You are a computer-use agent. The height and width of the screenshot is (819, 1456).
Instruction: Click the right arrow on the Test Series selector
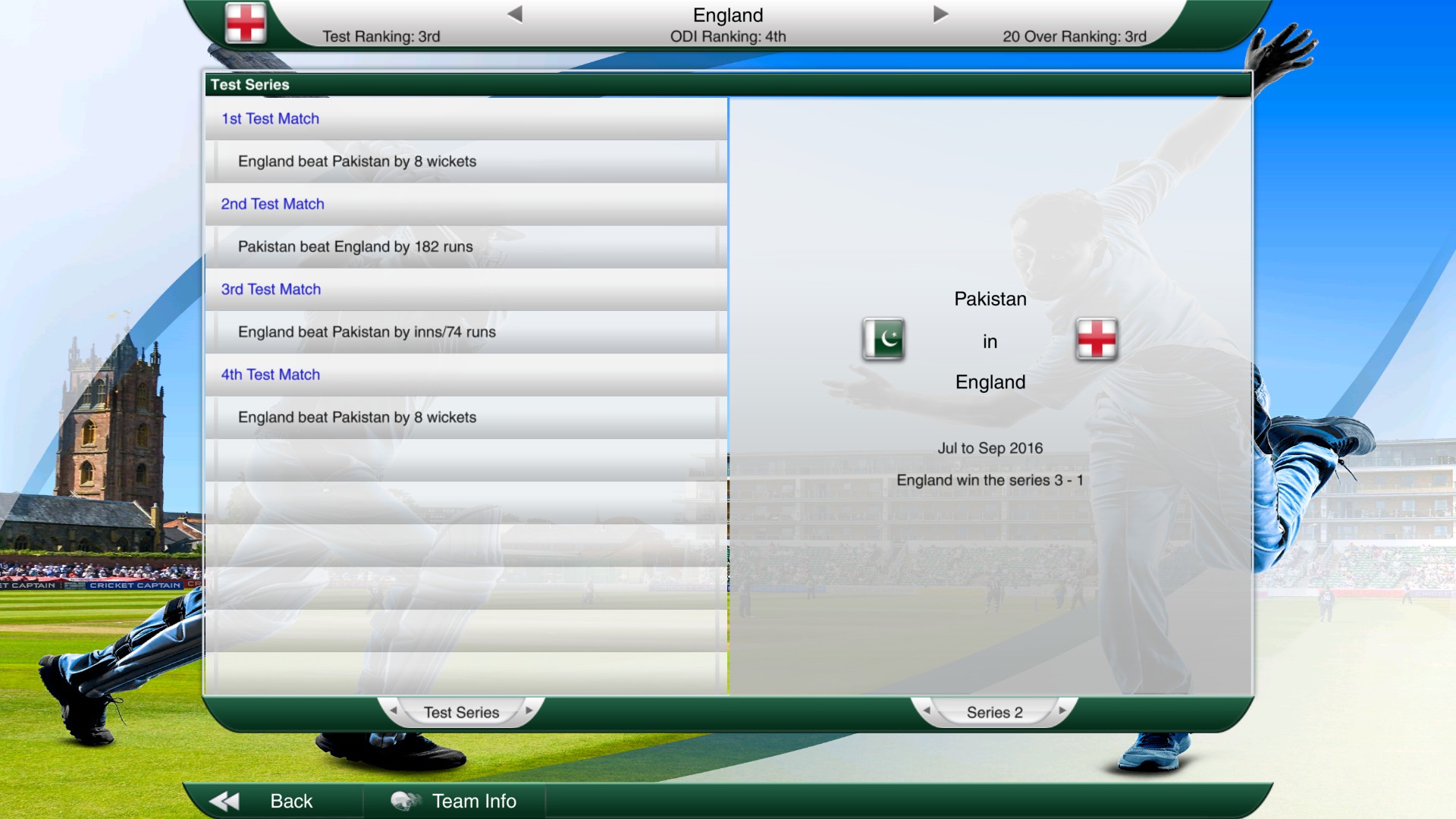(x=529, y=712)
